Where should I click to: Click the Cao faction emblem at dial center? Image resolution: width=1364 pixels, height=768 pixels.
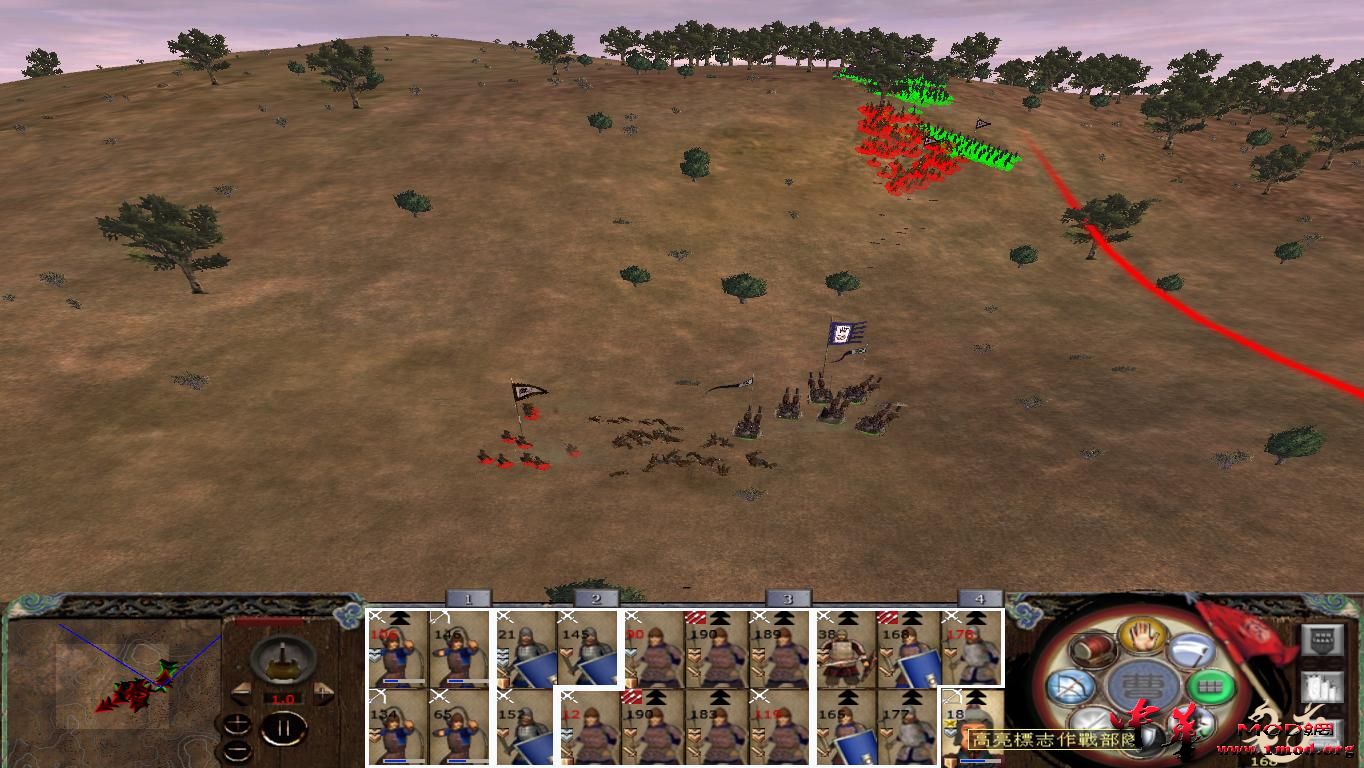[x=1144, y=686]
